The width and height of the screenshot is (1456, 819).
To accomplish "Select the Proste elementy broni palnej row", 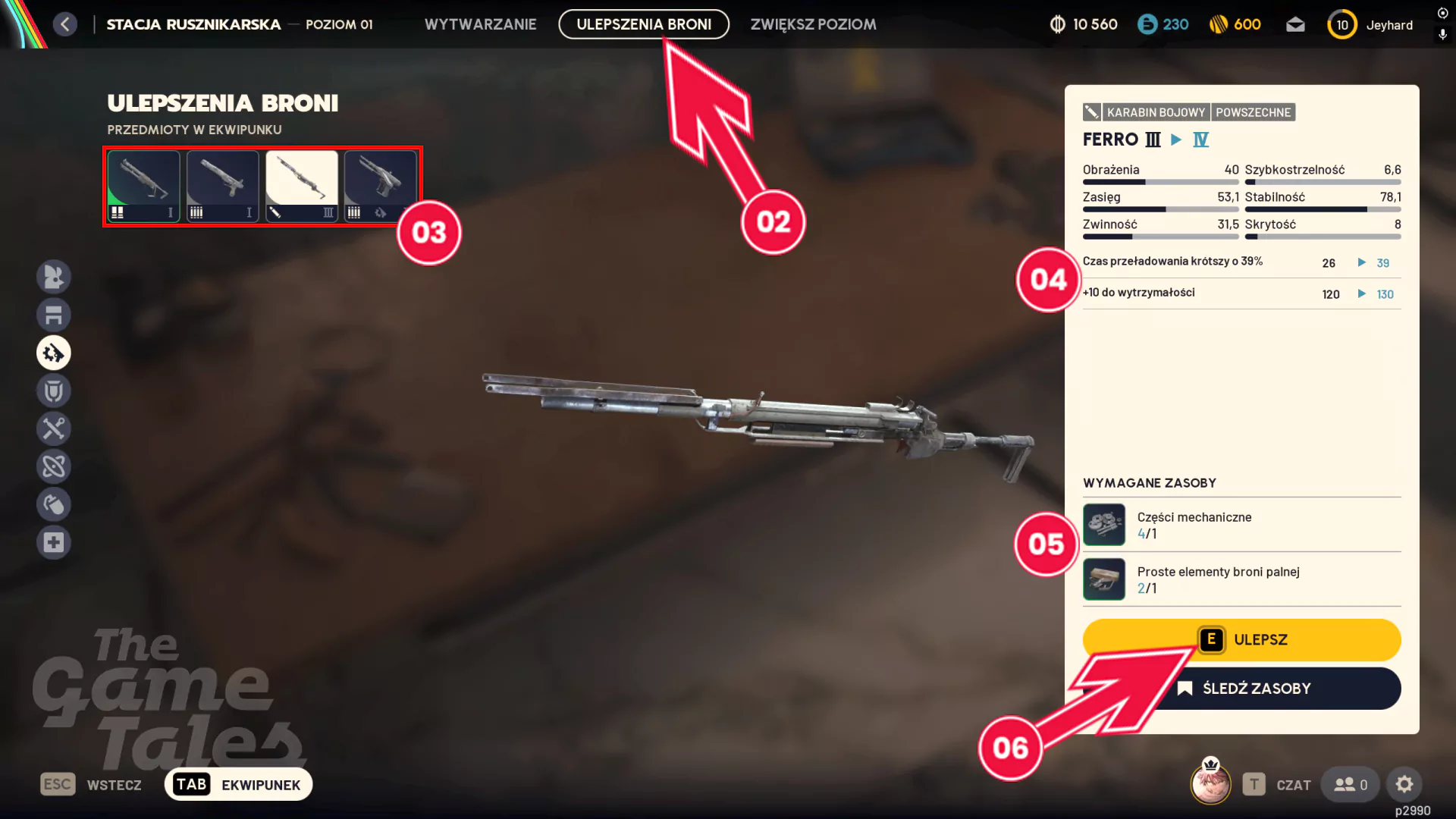I will pyautogui.click(x=1241, y=579).
